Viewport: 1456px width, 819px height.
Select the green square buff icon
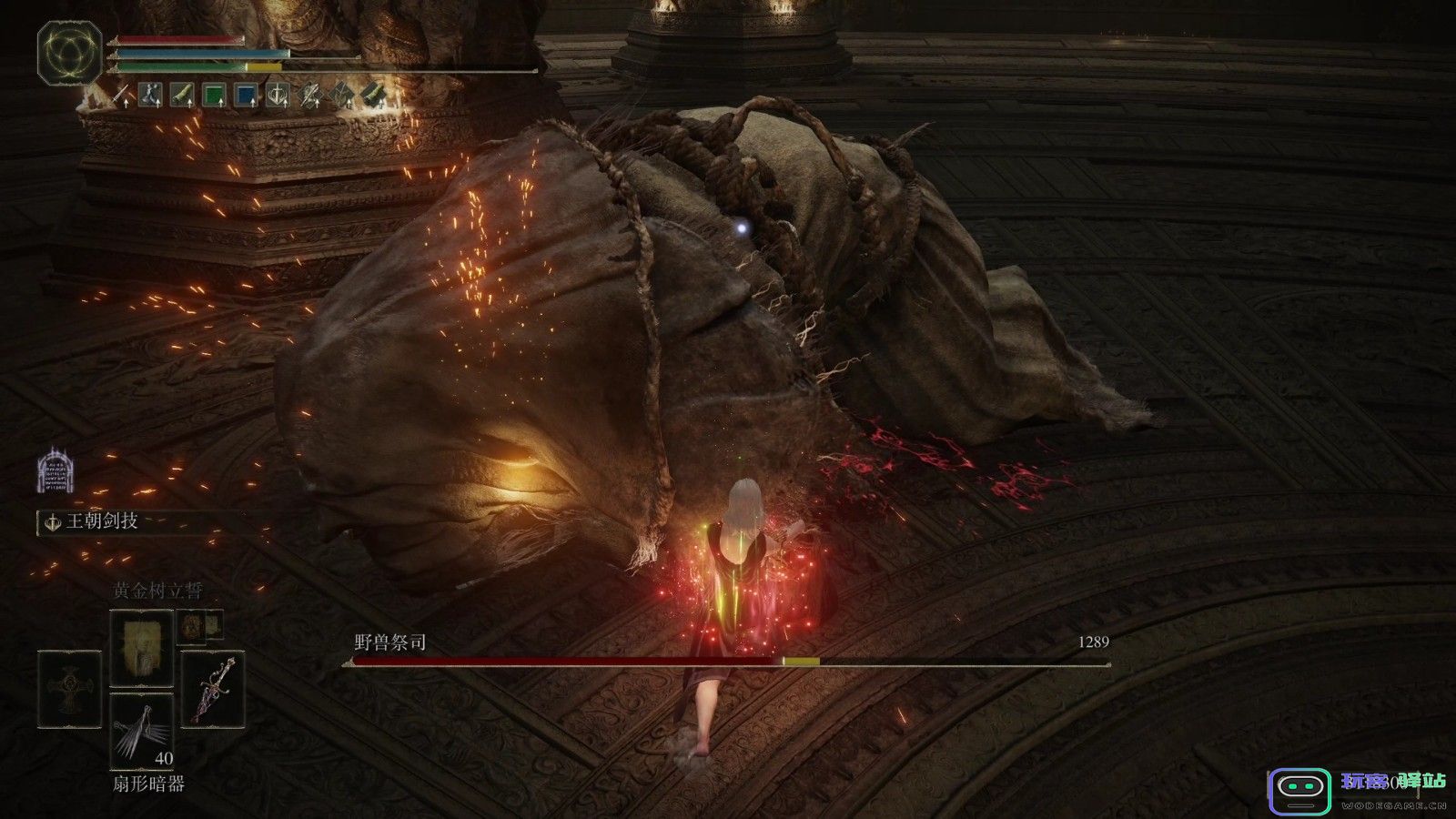[x=213, y=95]
